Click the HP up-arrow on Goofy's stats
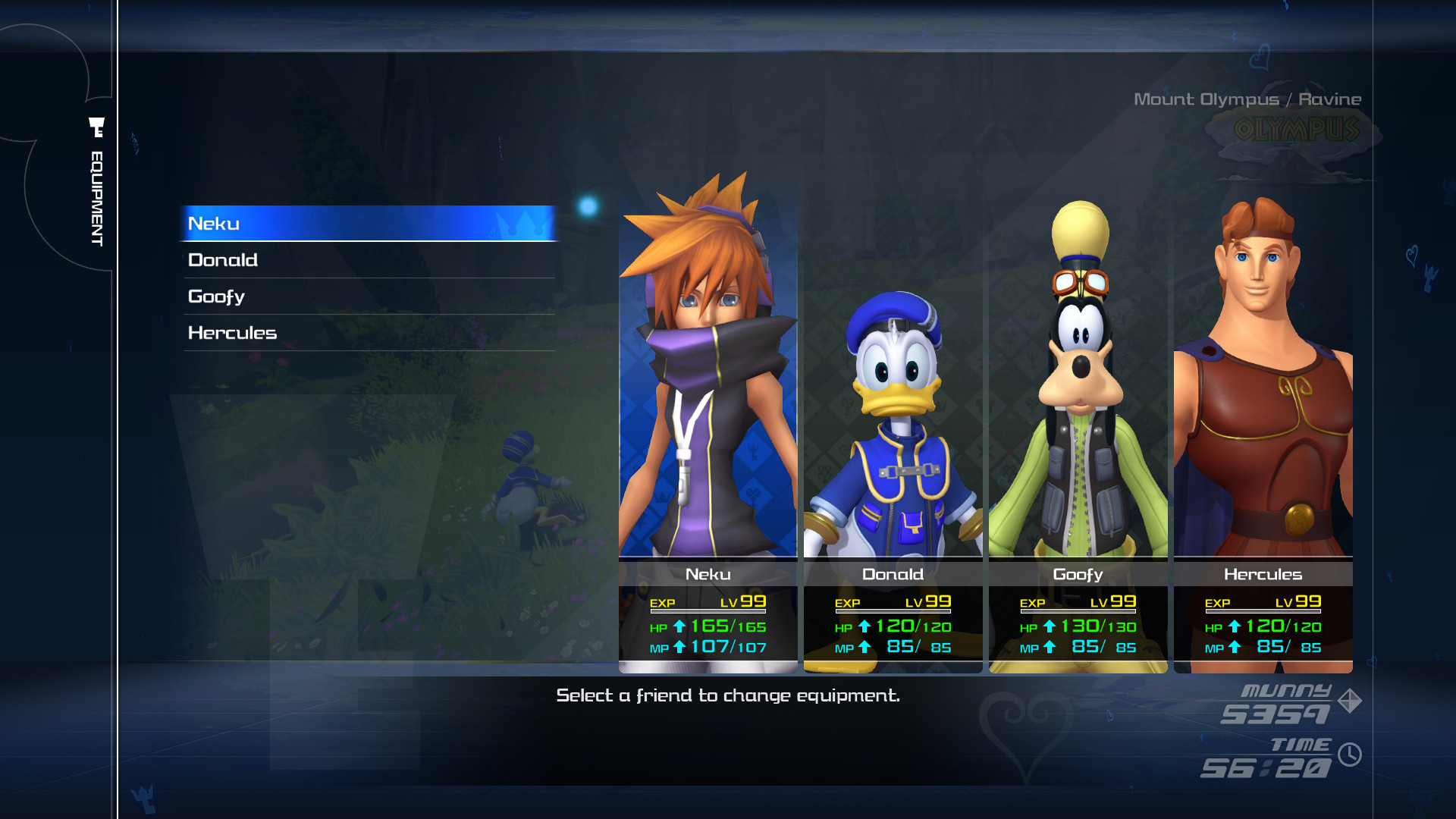The height and width of the screenshot is (819, 1456). 1049,627
